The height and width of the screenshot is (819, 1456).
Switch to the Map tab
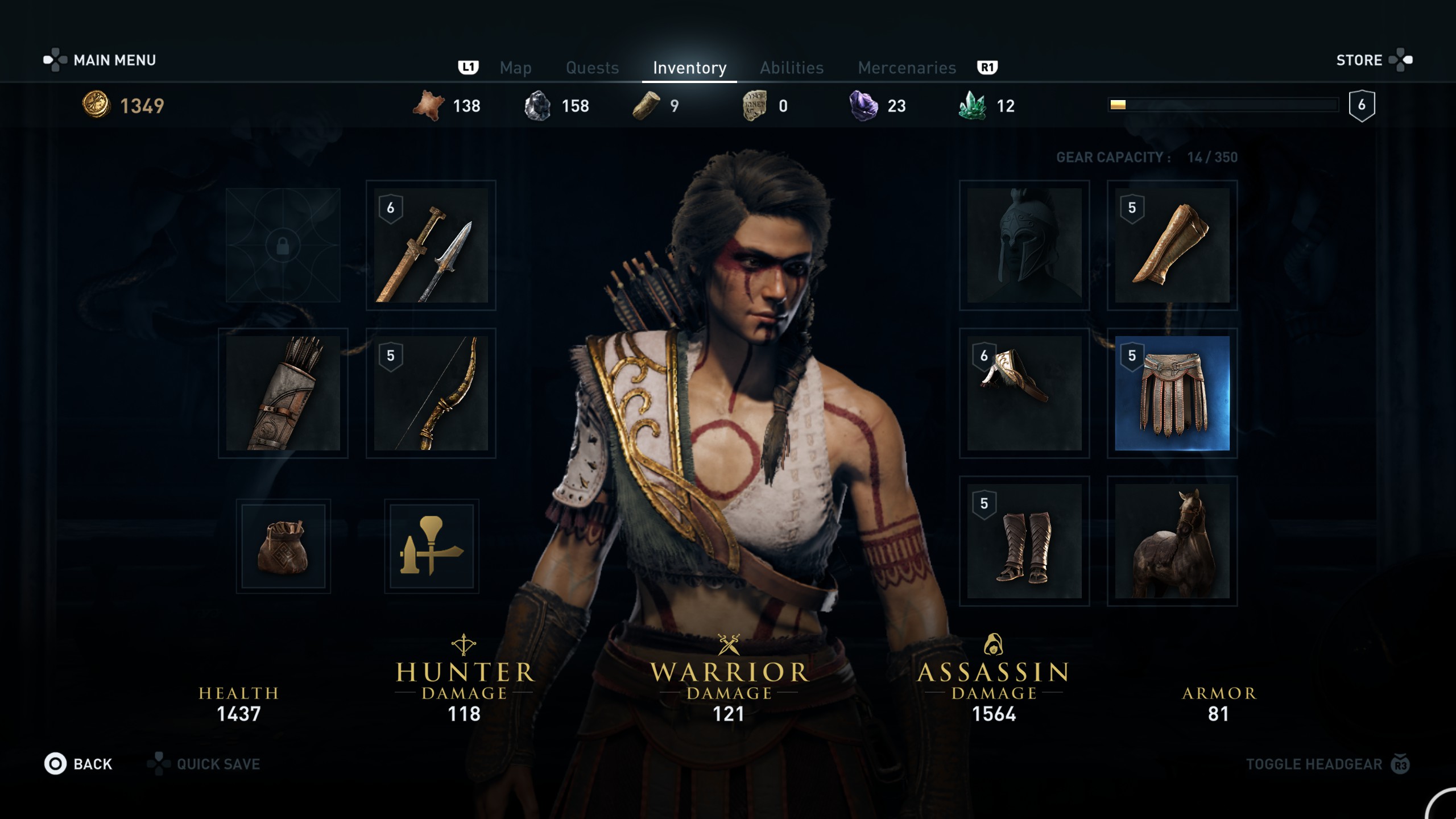[x=515, y=68]
